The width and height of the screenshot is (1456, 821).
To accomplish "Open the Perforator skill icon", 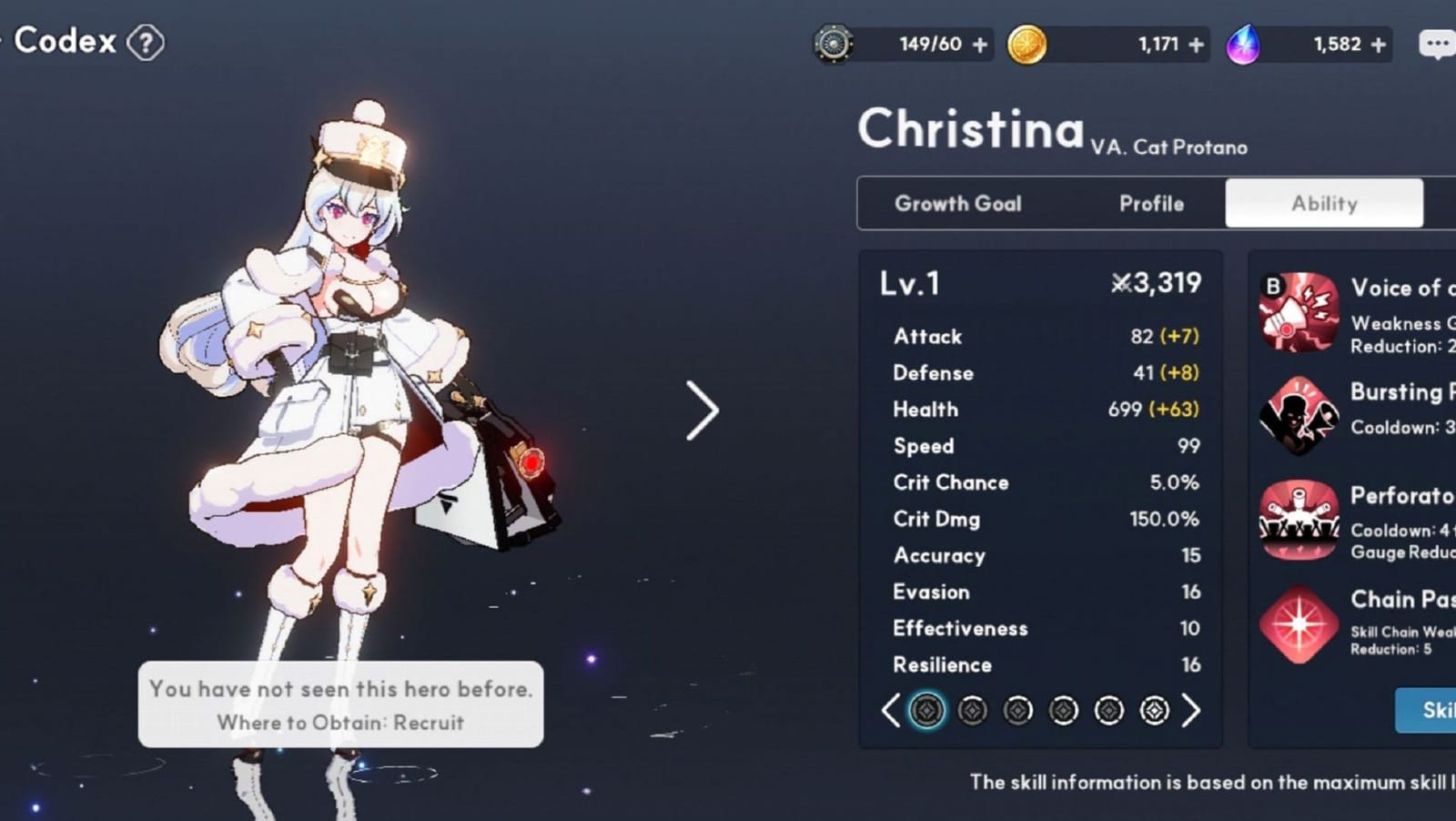I will pyautogui.click(x=1299, y=520).
